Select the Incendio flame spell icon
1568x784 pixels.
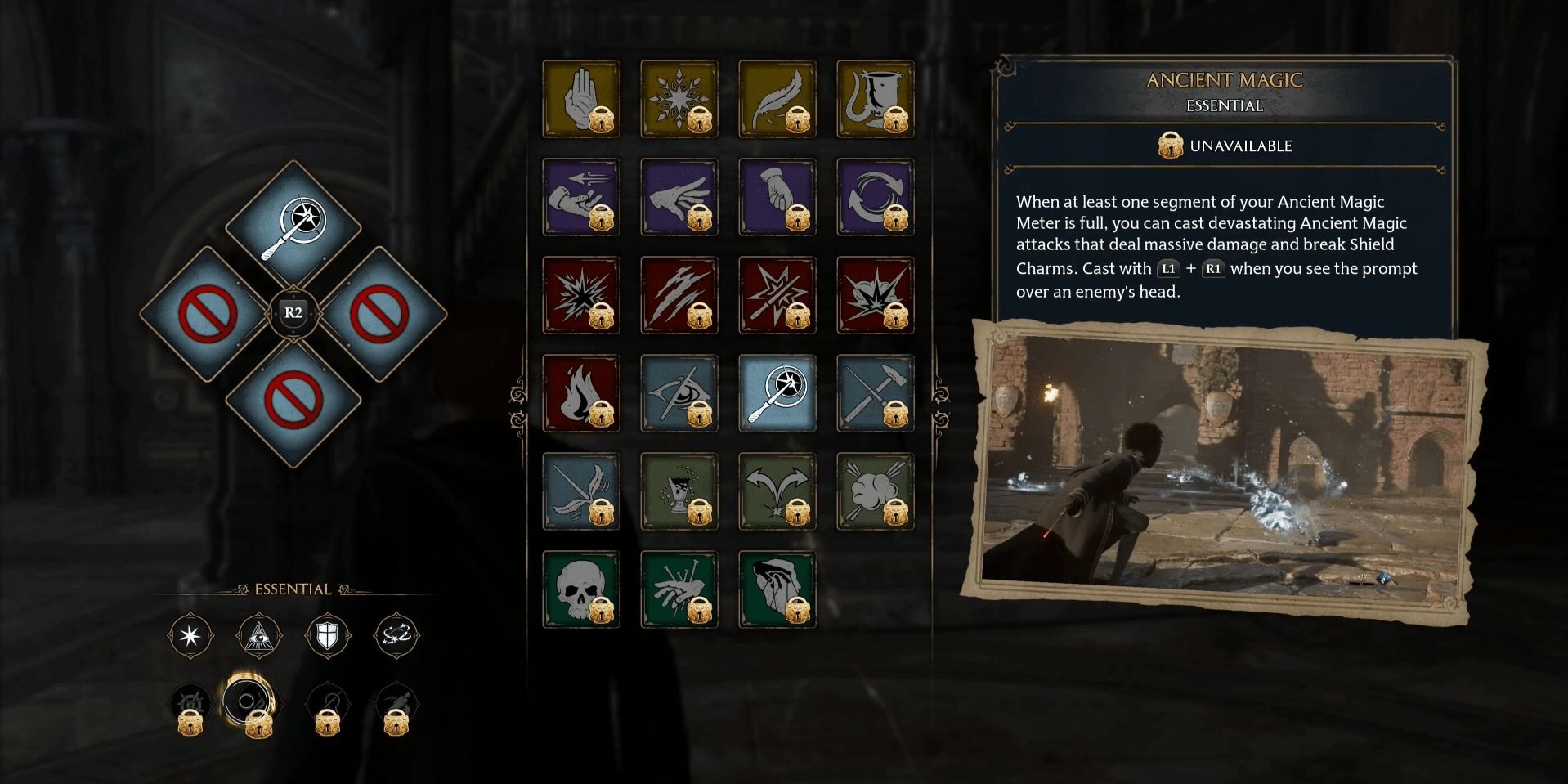tap(581, 392)
